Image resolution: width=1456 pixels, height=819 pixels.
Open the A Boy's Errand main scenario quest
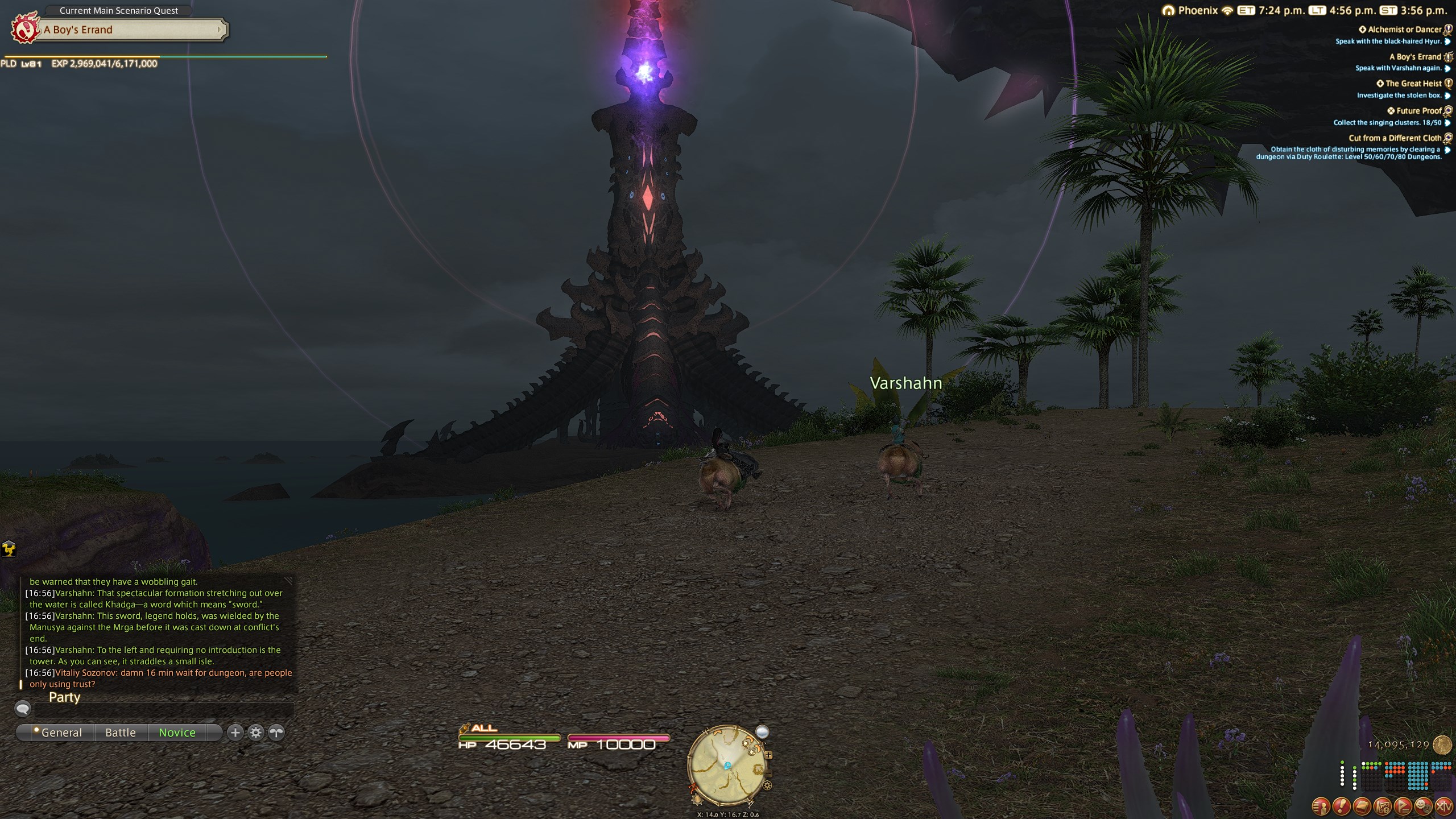point(132,30)
